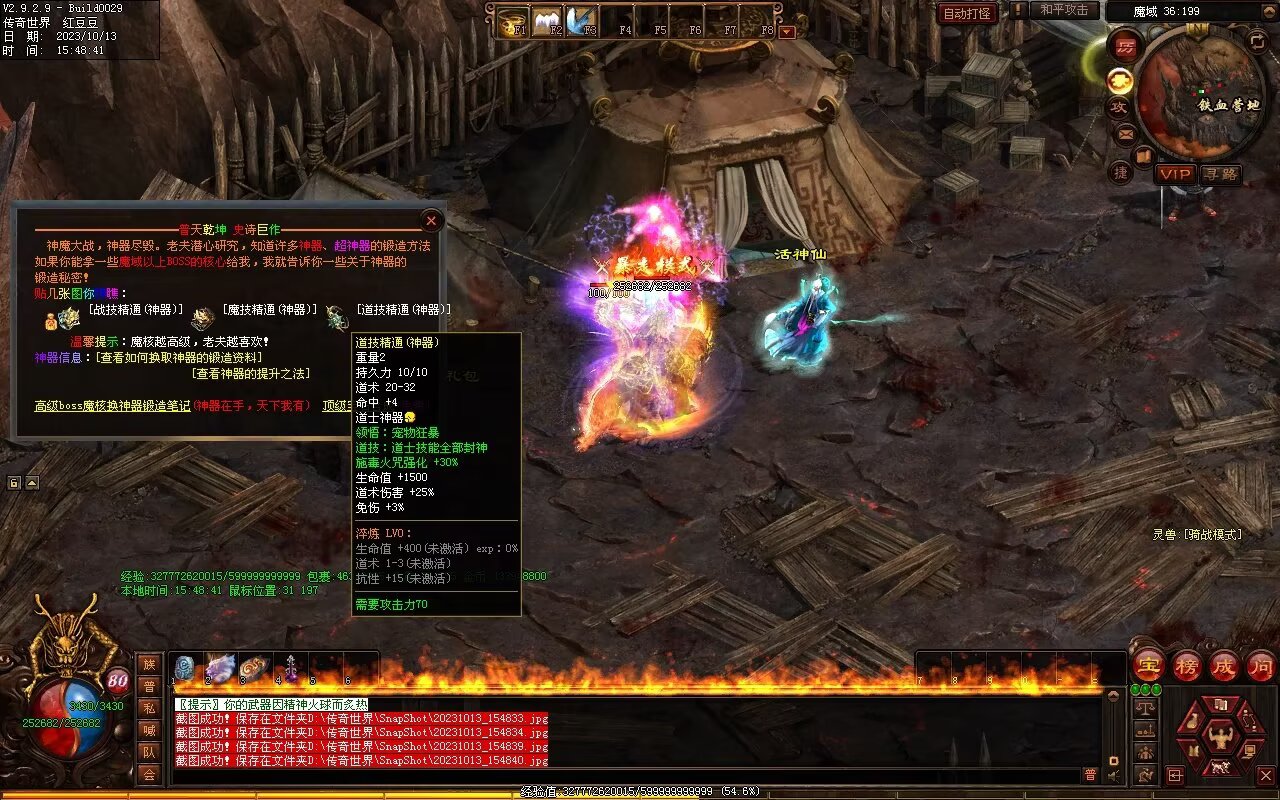
Task: Open character panel with muscular figure icon
Action: click(1219, 739)
